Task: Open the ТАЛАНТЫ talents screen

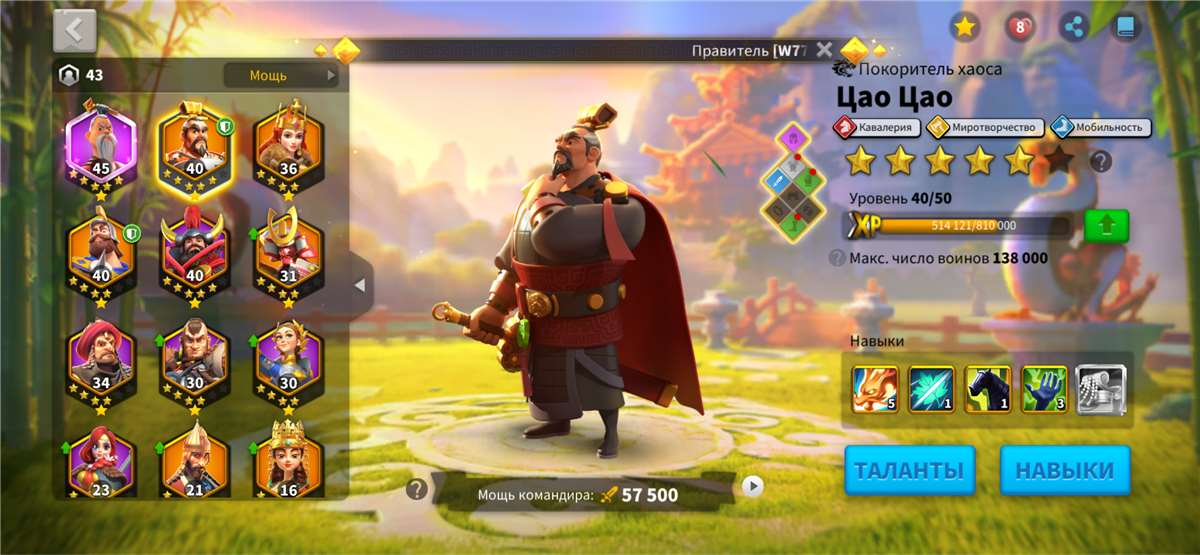Action: click(909, 470)
